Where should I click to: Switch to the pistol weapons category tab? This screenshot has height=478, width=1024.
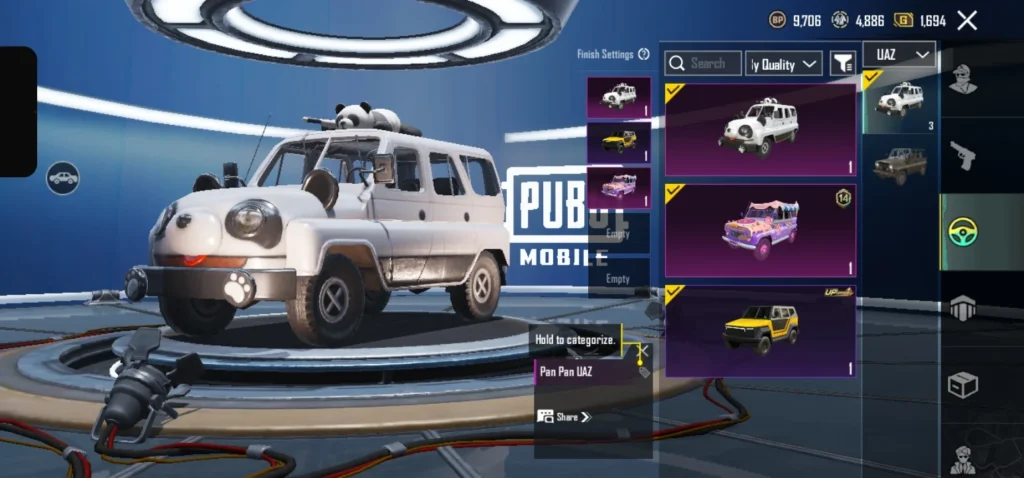point(963,155)
